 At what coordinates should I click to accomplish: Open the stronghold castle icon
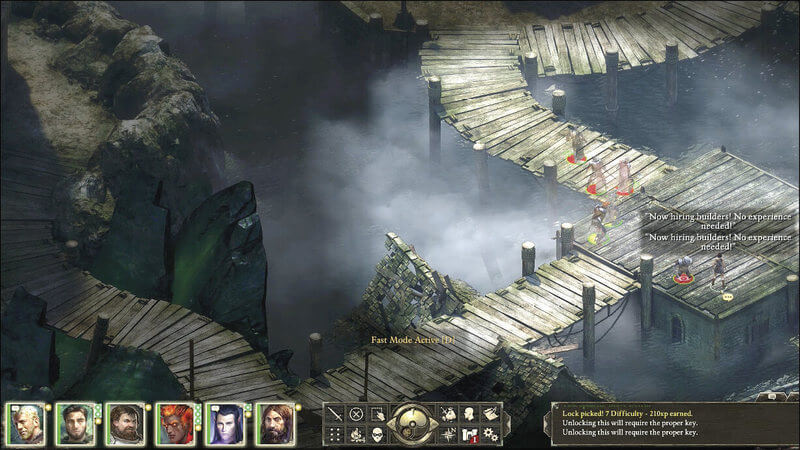point(468,435)
